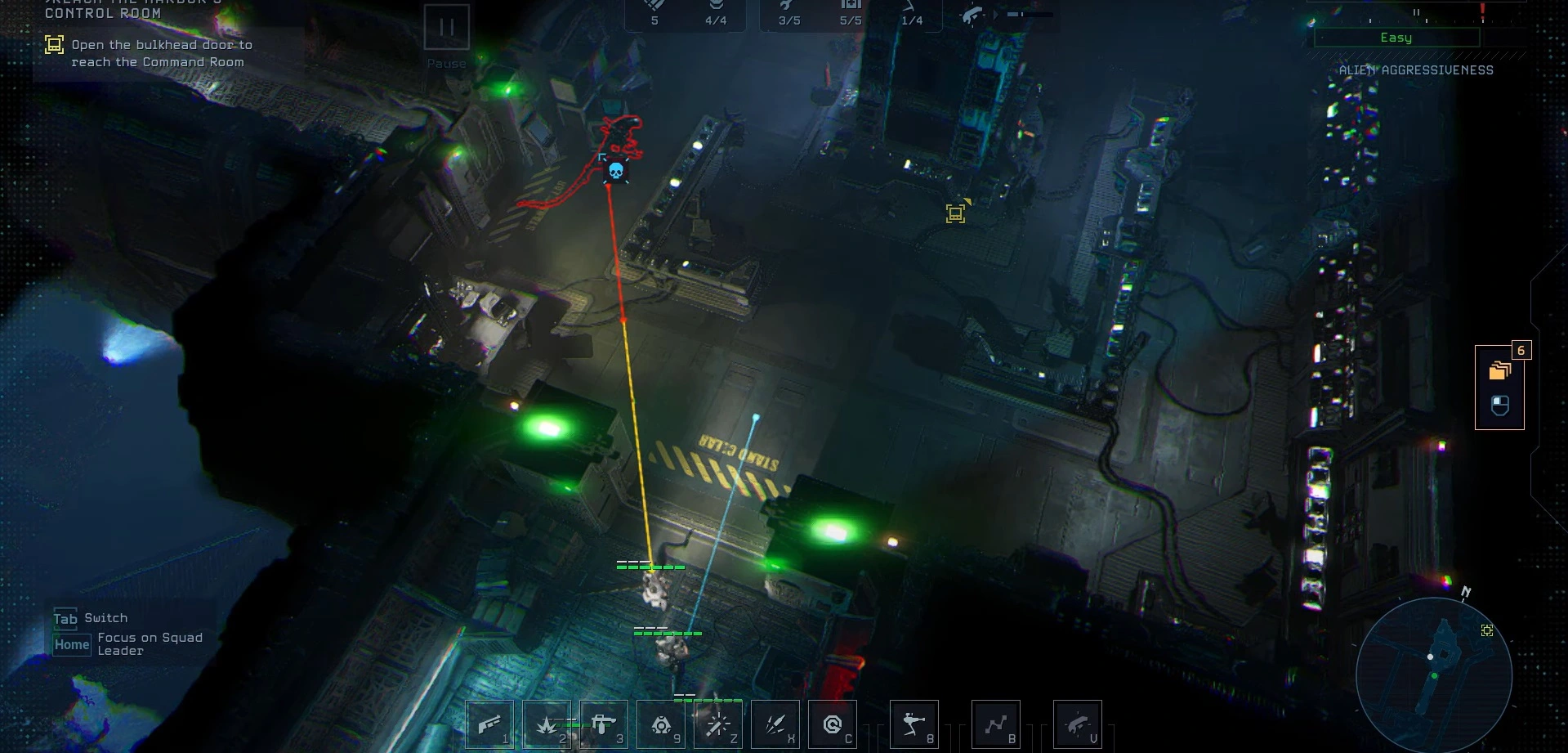This screenshot has width=1568, height=753.
Task: Click the Pause button
Action: pyautogui.click(x=446, y=28)
